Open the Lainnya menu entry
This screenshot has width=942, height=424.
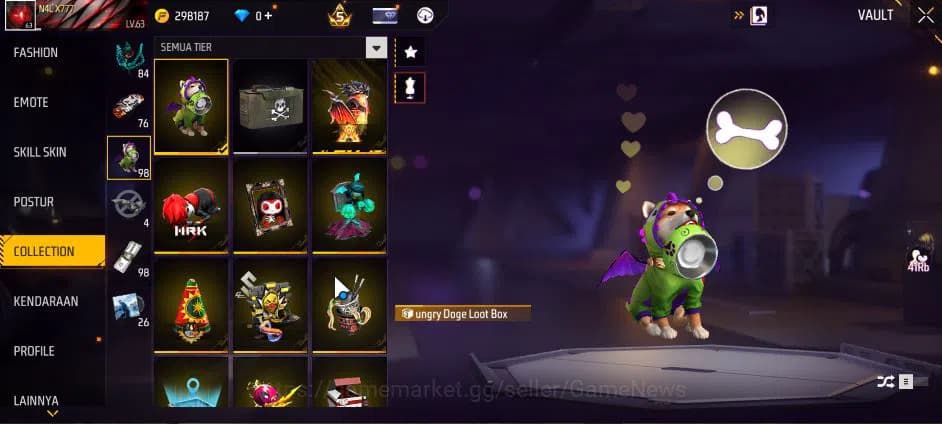point(36,400)
